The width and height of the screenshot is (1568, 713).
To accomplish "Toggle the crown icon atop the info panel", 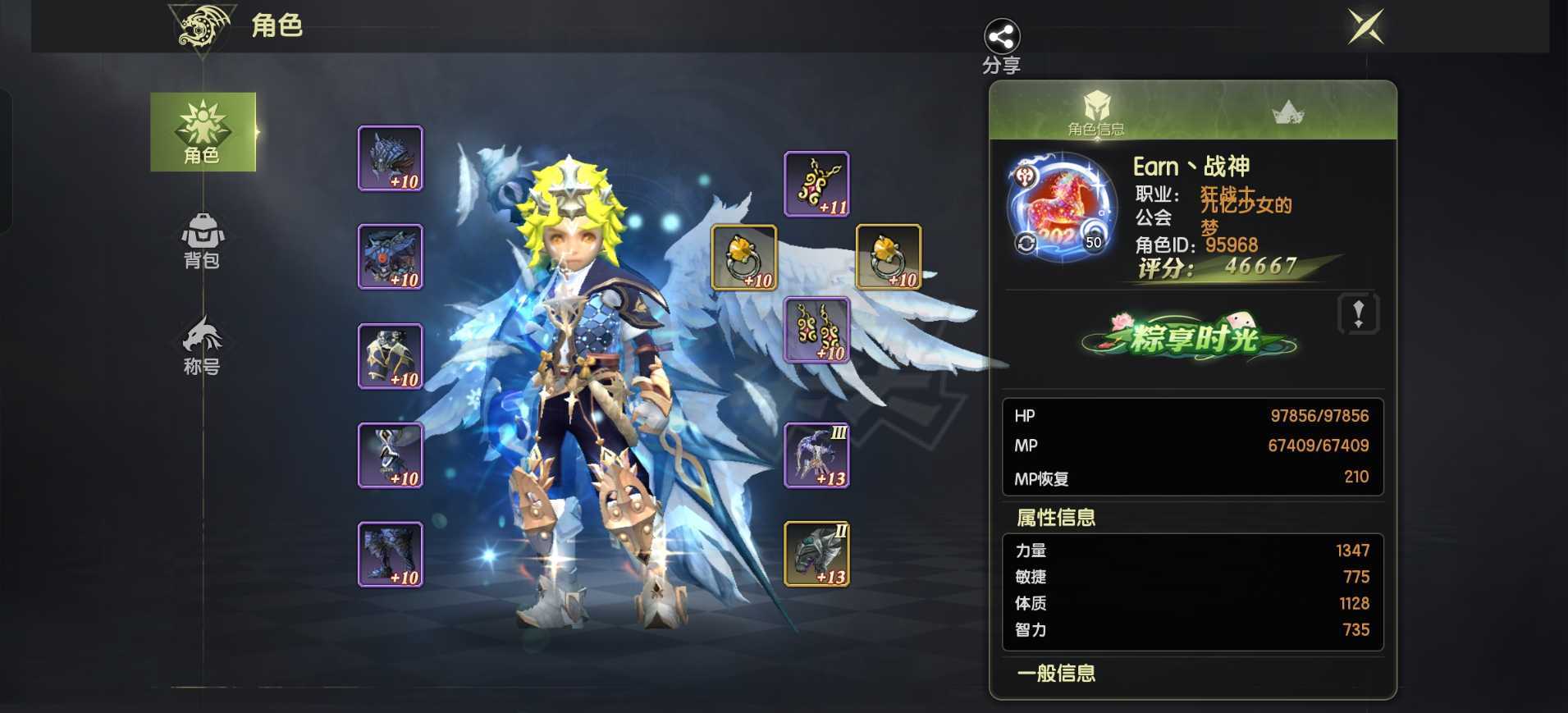I will tap(1290, 112).
